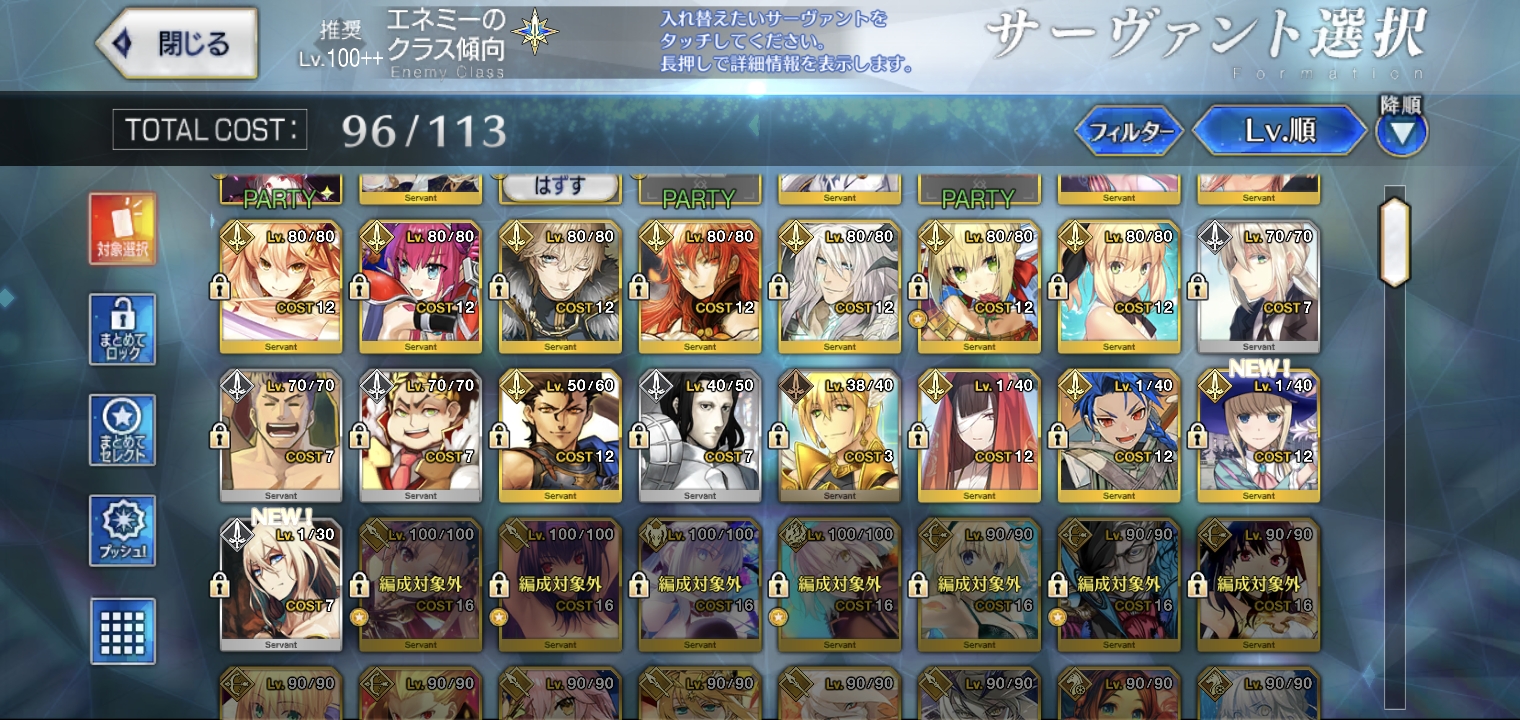Activate the bulk select star button
The width and height of the screenshot is (1520, 720).
pyautogui.click(x=122, y=430)
